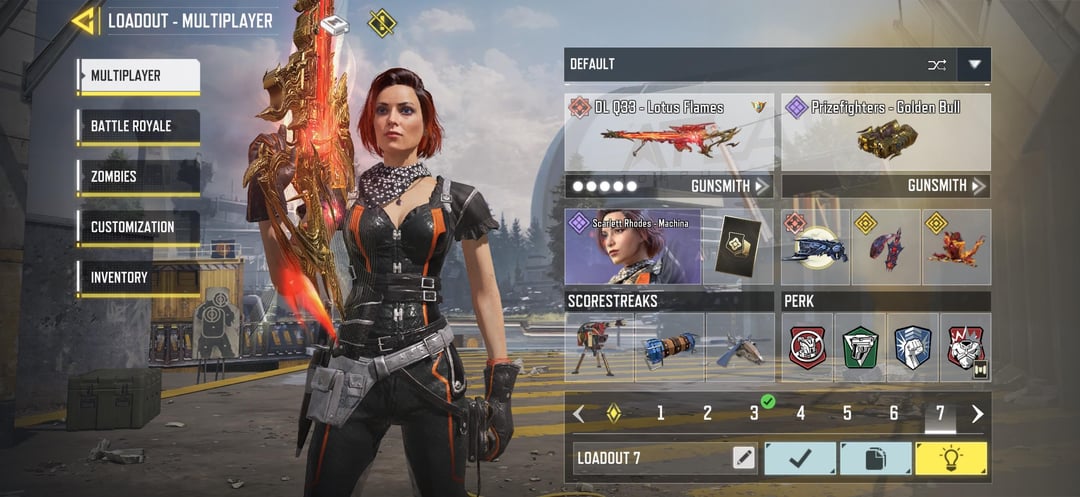Click the shuffle loadout icon

936,65
